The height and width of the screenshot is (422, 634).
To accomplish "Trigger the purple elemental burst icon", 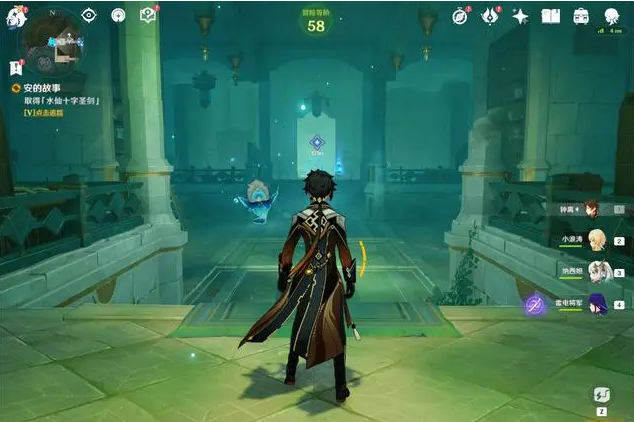I will click(x=536, y=304).
